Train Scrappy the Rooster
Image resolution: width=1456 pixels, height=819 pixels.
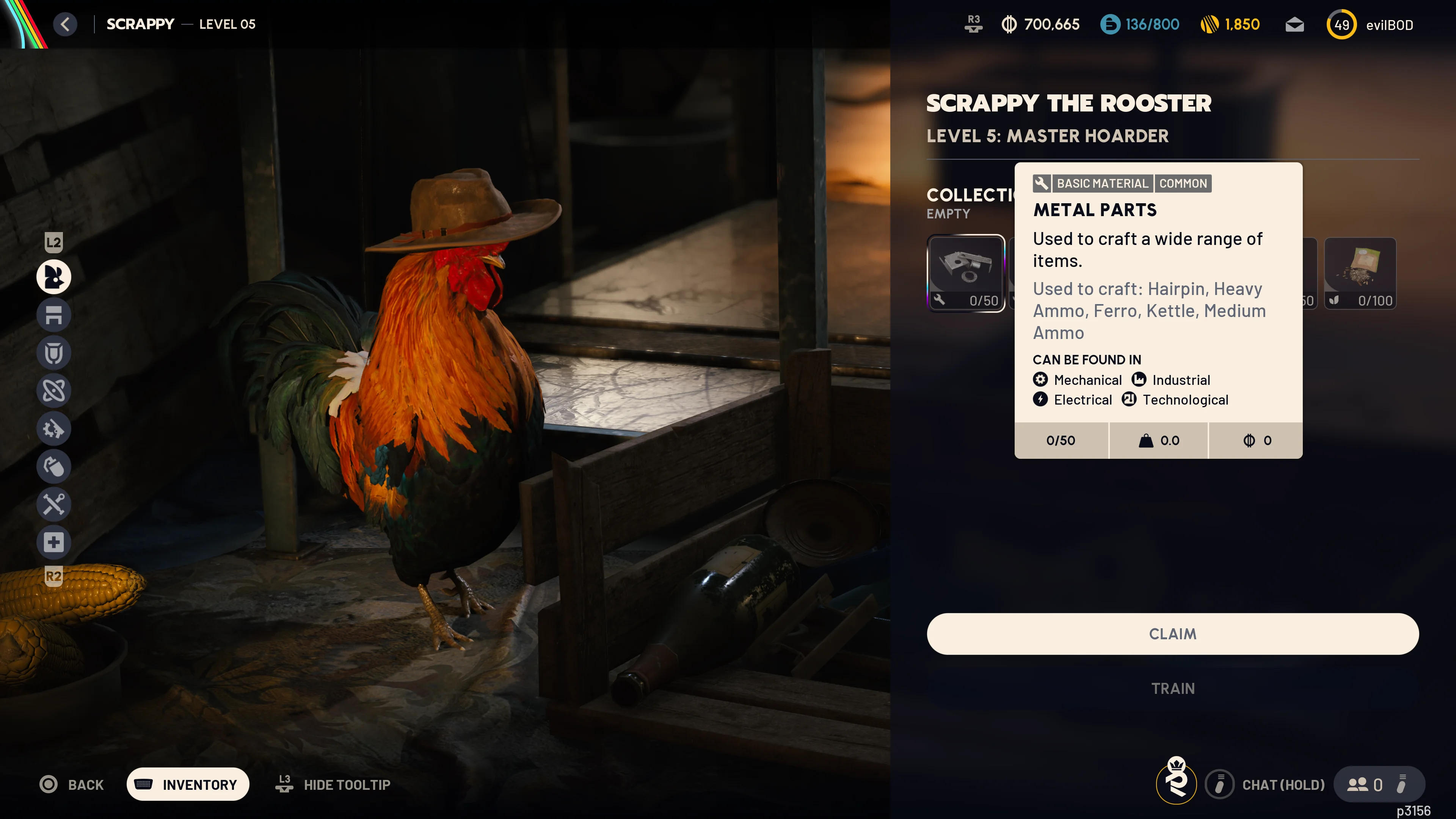point(1173,689)
